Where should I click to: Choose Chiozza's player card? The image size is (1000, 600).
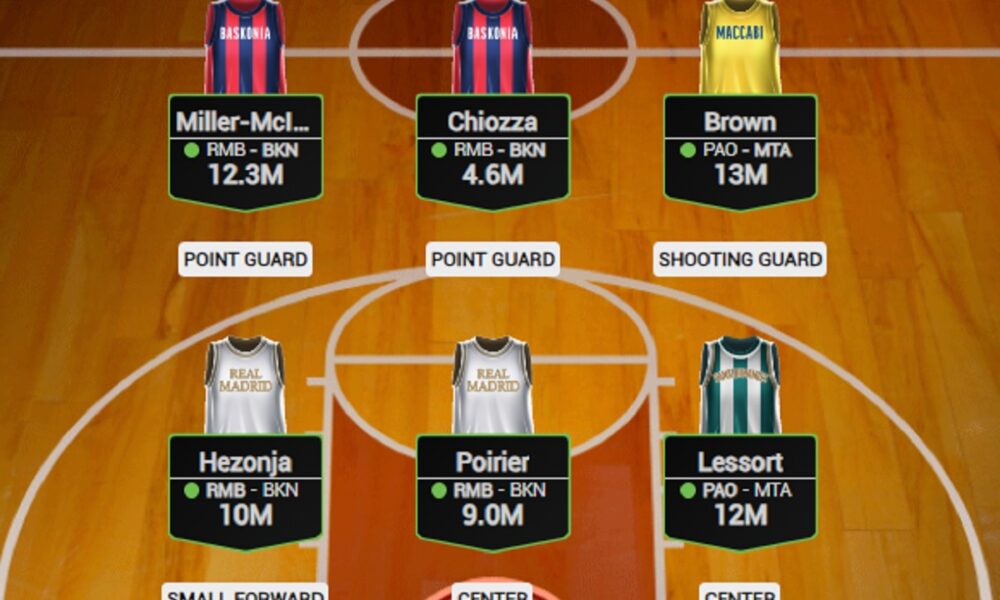pos(493,150)
